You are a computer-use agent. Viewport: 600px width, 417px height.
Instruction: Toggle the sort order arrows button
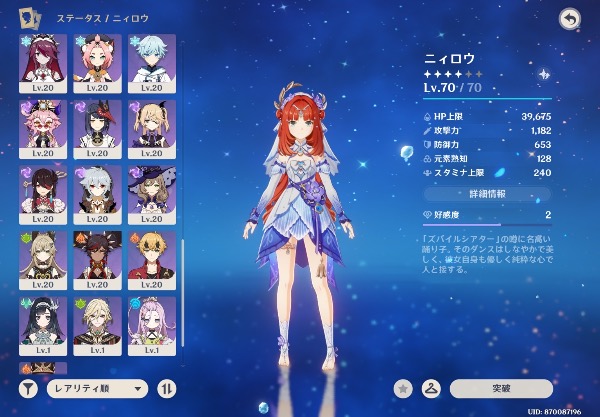tap(167, 388)
